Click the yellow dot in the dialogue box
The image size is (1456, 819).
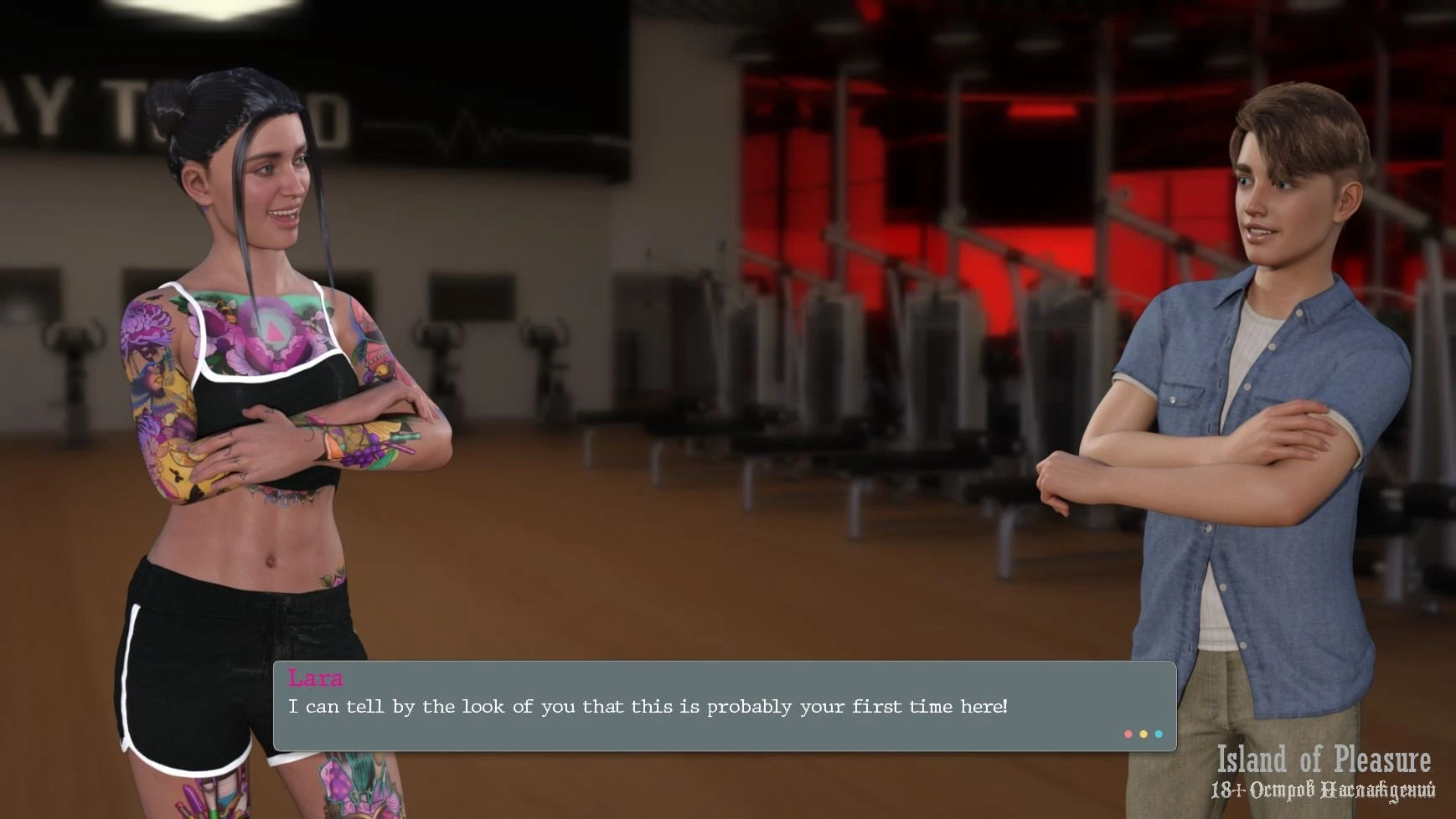1144,734
